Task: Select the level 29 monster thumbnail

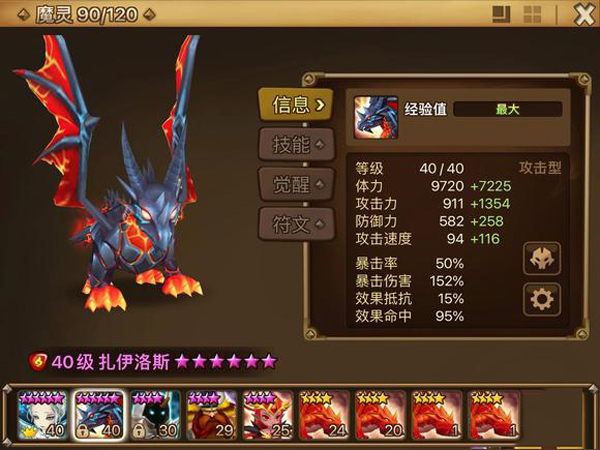Action: coord(212,416)
